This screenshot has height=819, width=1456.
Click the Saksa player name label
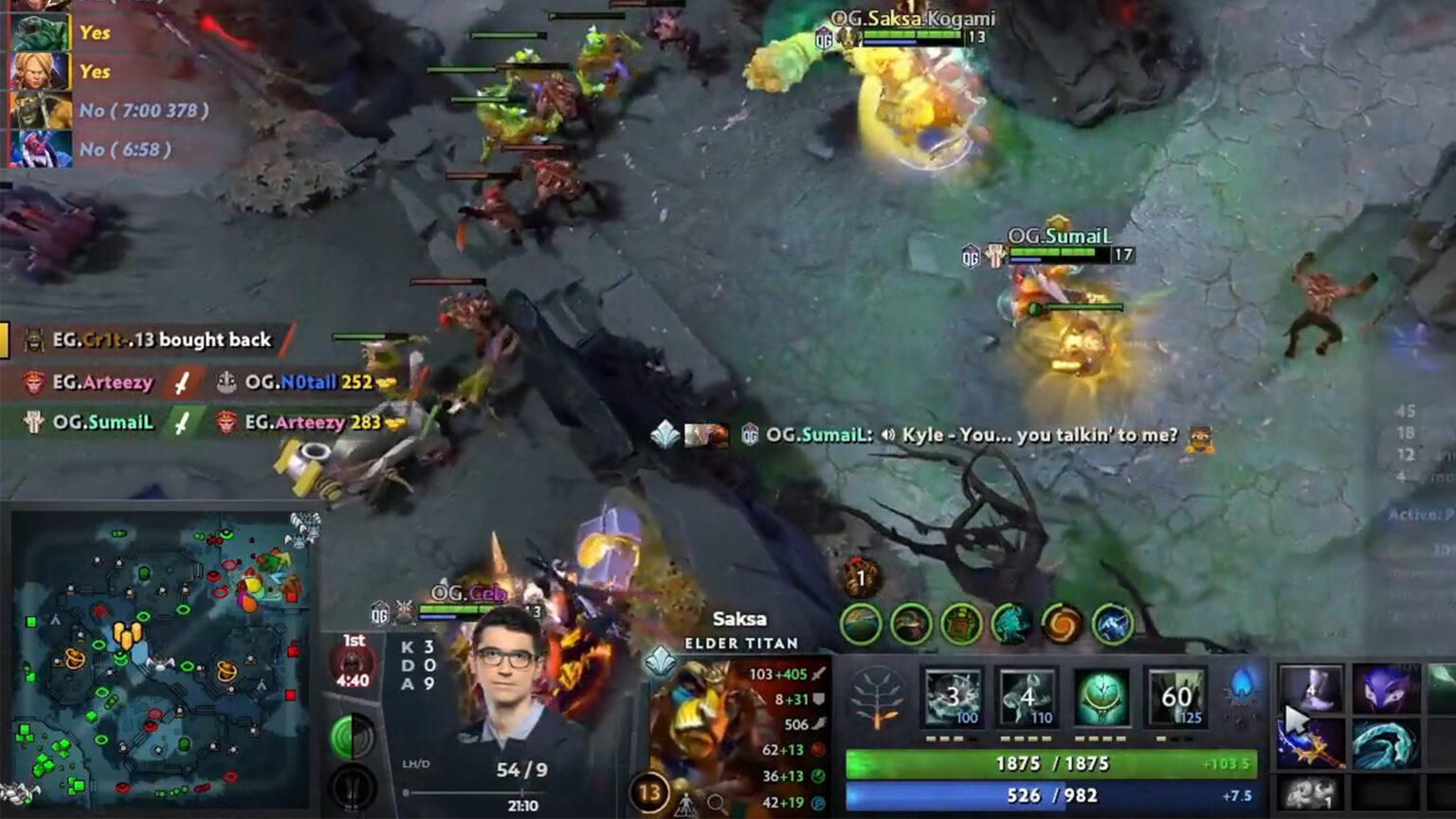pyautogui.click(x=740, y=620)
